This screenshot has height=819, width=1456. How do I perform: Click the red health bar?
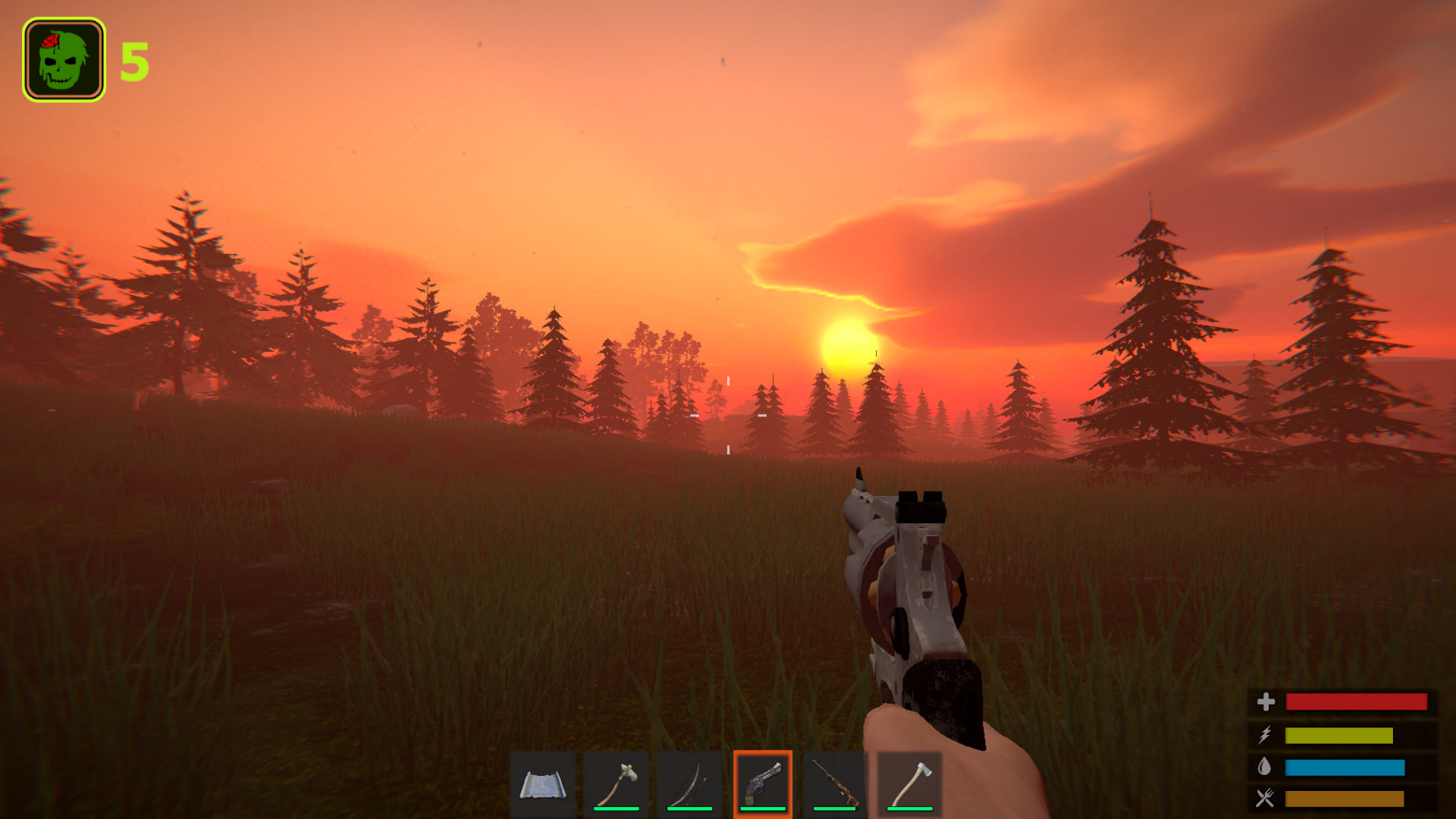coord(1357,702)
